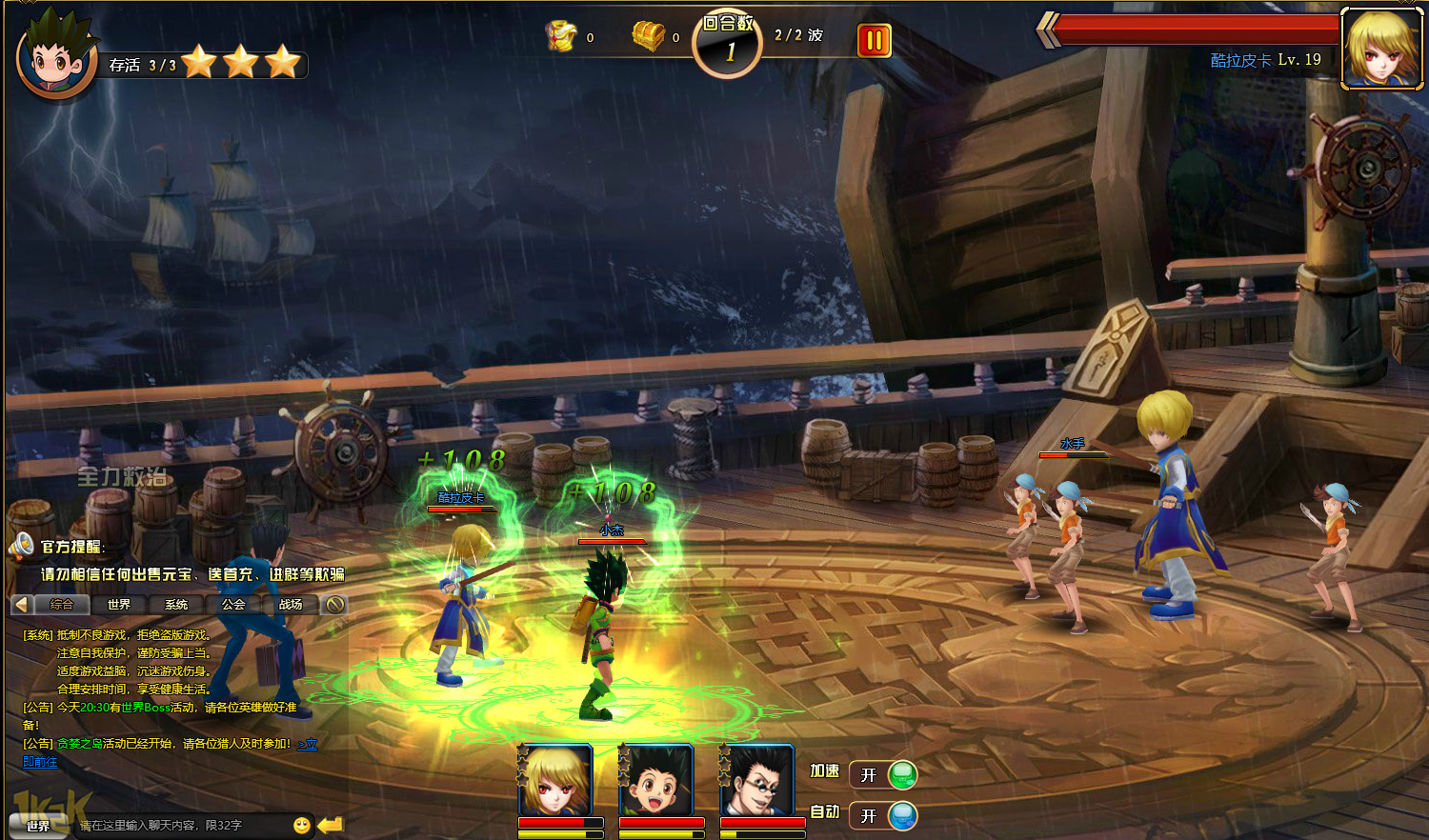Select Leorio's portrait in the party bar
The image size is (1429, 840).
pos(757,781)
